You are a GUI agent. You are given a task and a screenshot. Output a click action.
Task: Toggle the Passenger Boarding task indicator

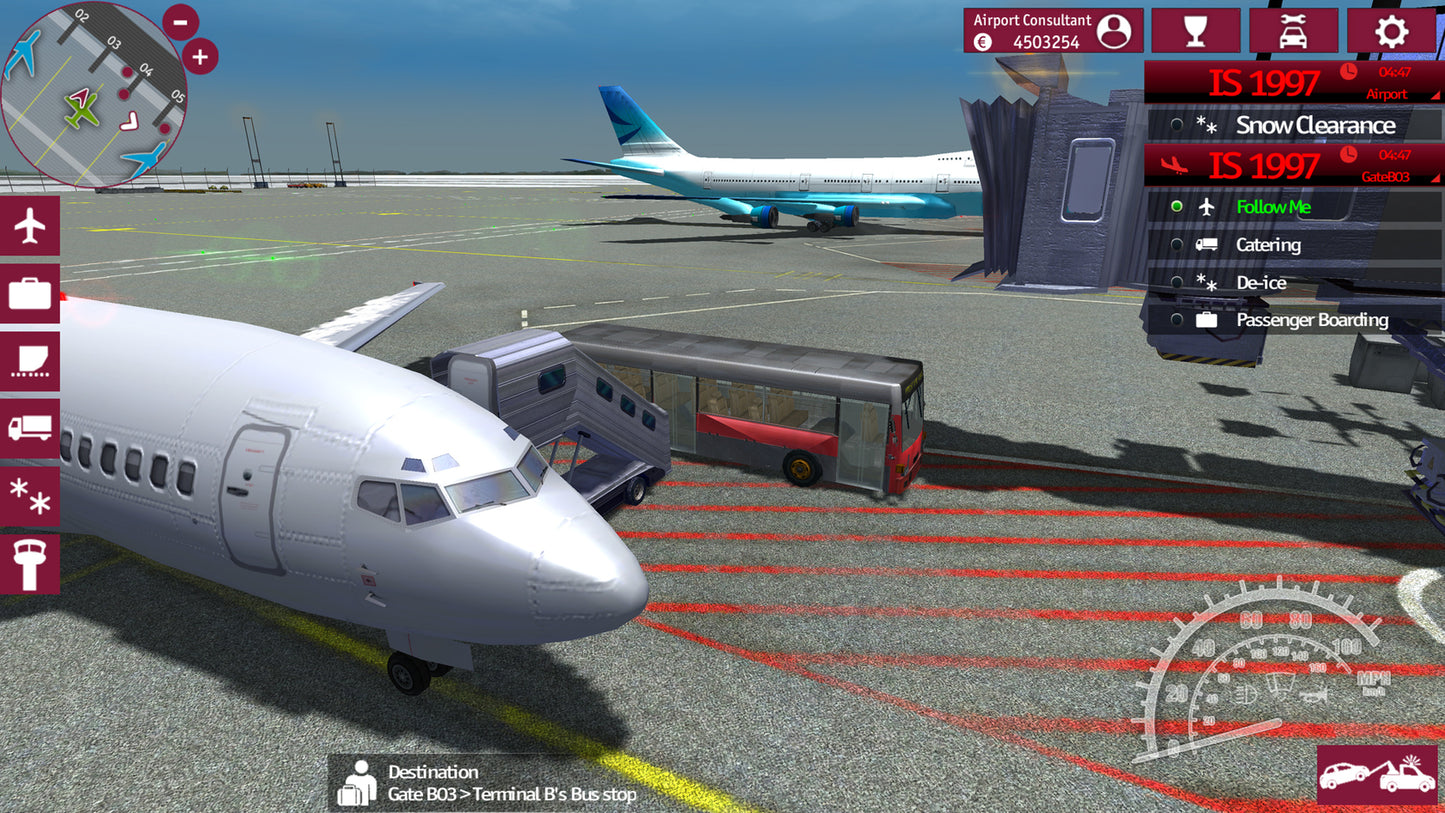(1178, 319)
